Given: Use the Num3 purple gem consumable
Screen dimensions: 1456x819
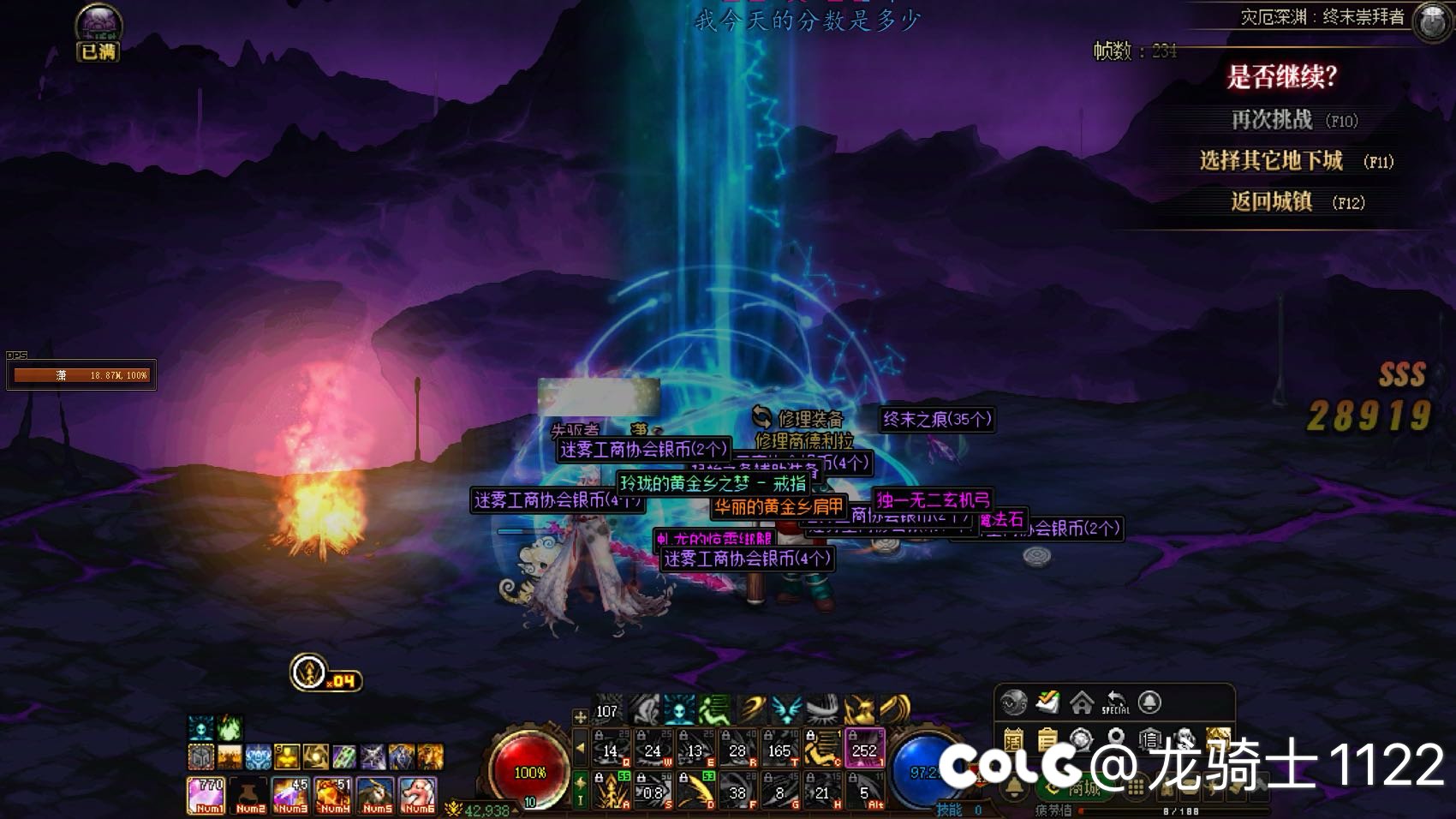Looking at the screenshot, I should pyautogui.click(x=290, y=795).
